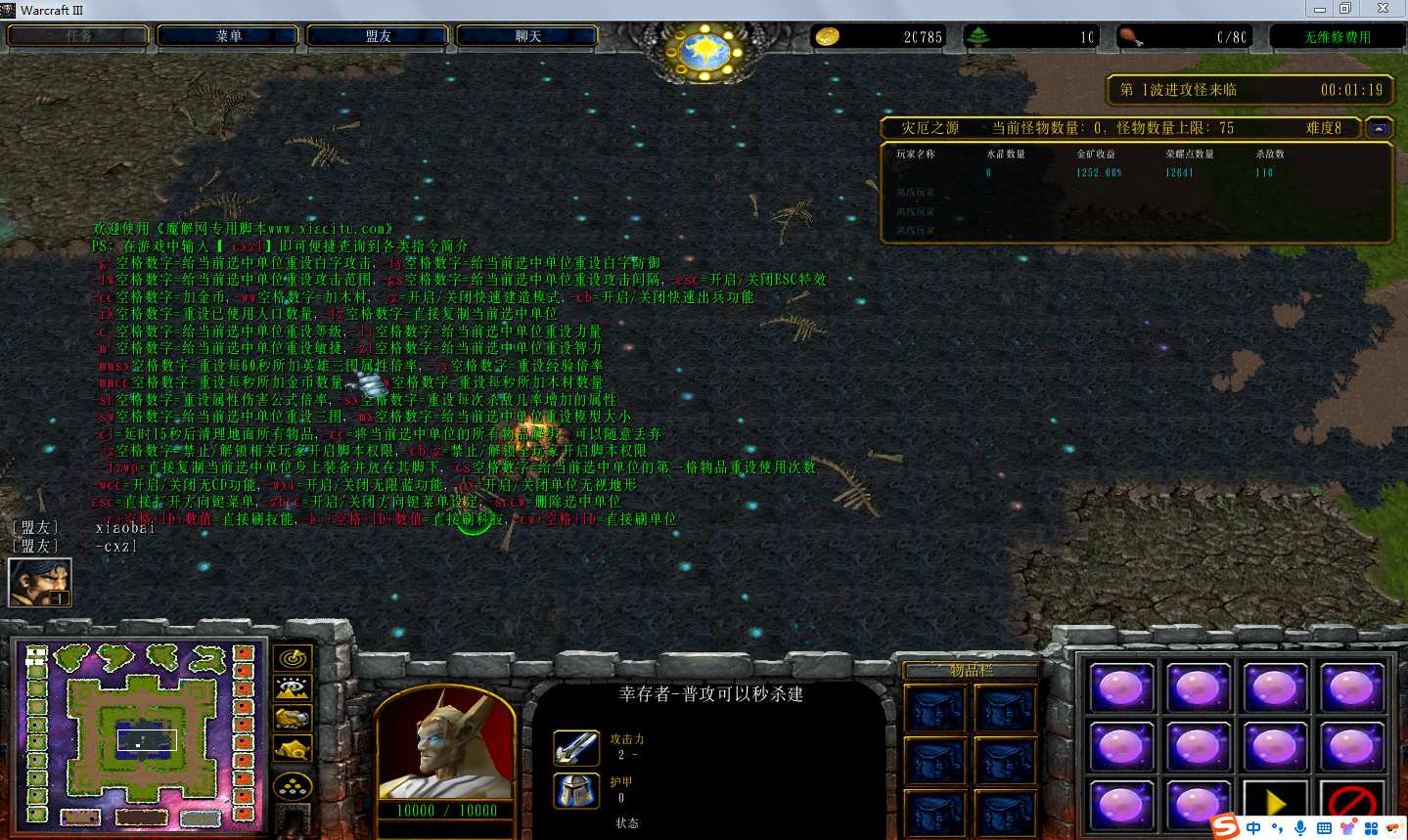
Task: Open the 聊天 chat log
Action: [528, 36]
